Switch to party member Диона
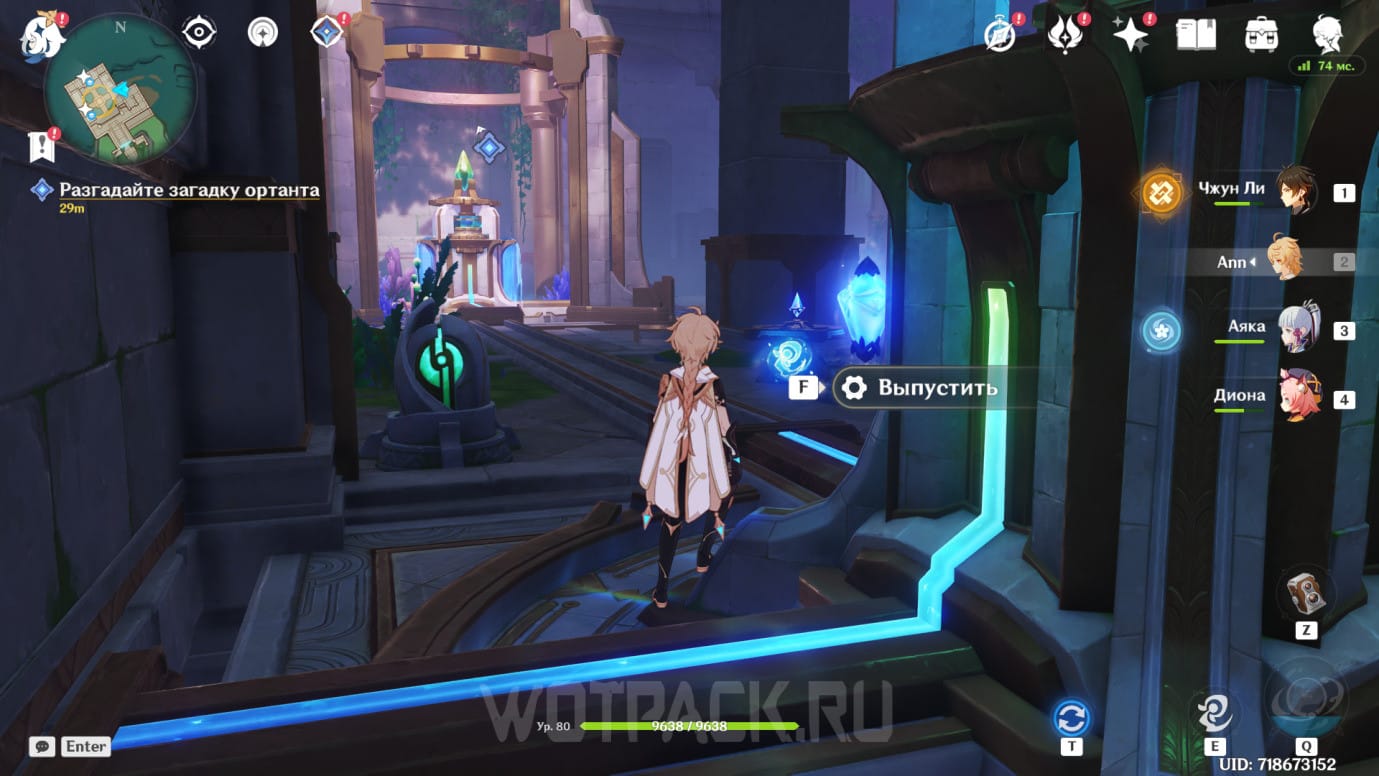Viewport: 1379px width, 776px height. click(x=1296, y=398)
